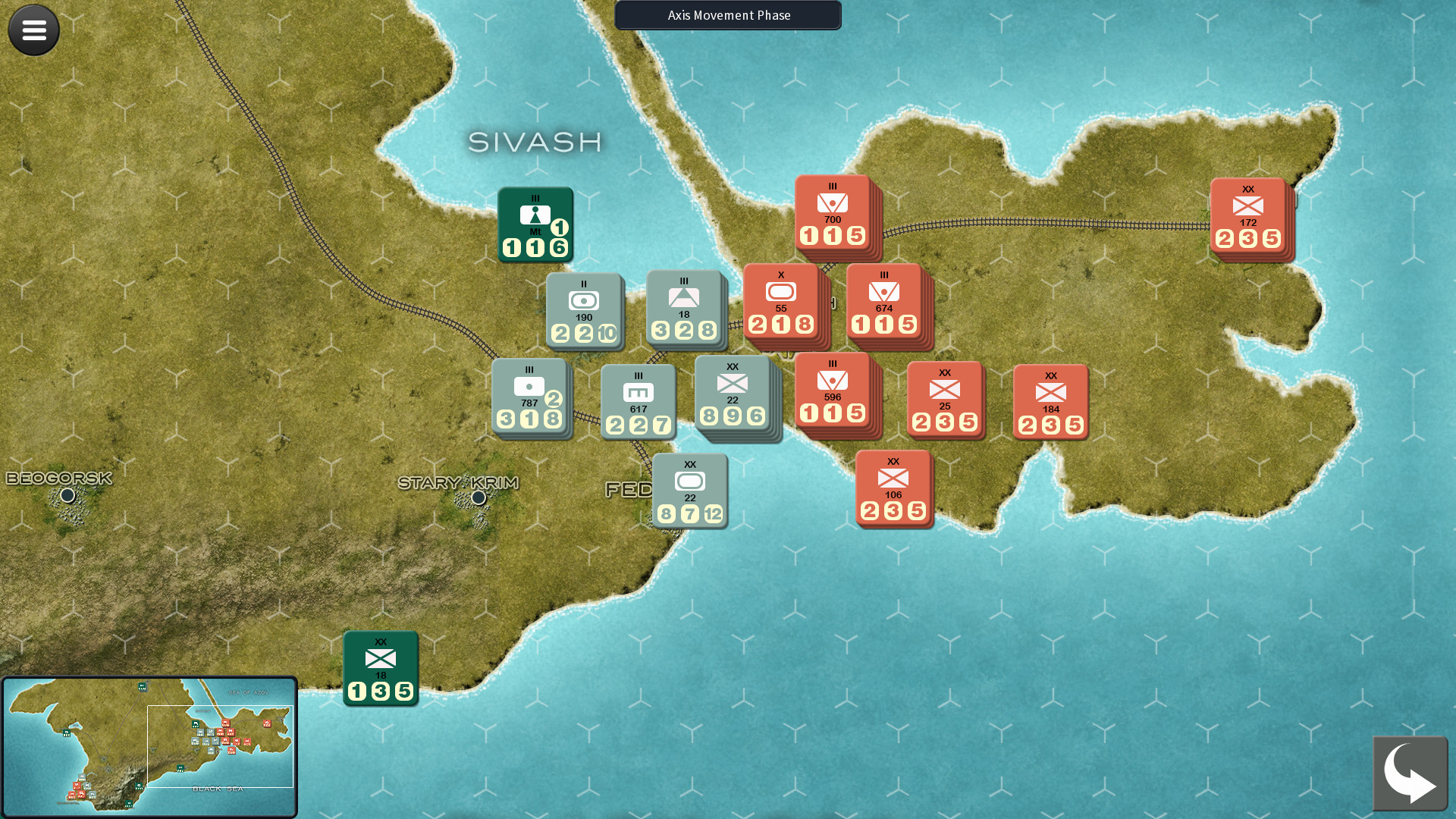Select Axis armor battalion 190
The image size is (1456, 819).
pos(582,311)
